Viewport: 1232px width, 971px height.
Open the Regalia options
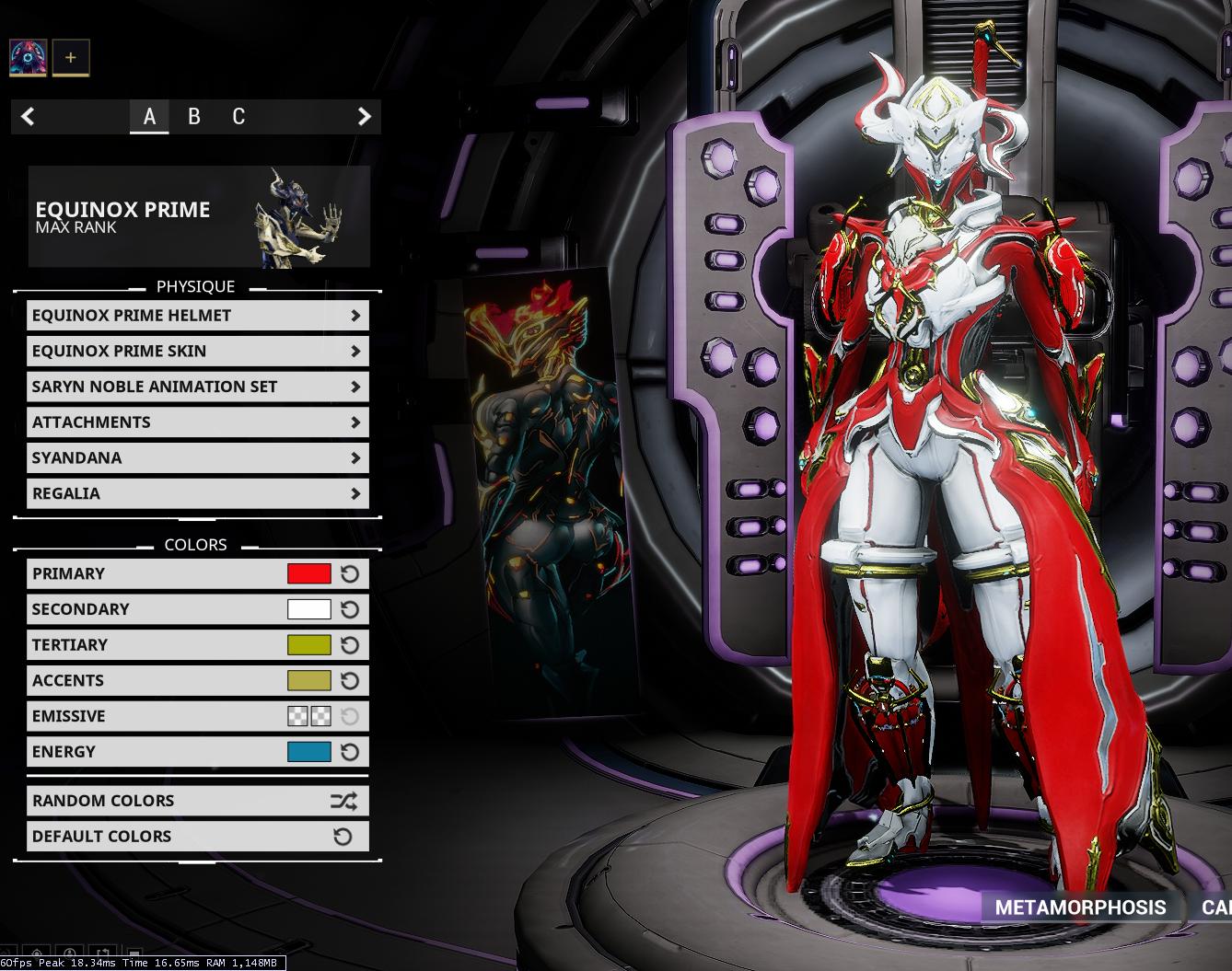pyautogui.click(x=197, y=493)
